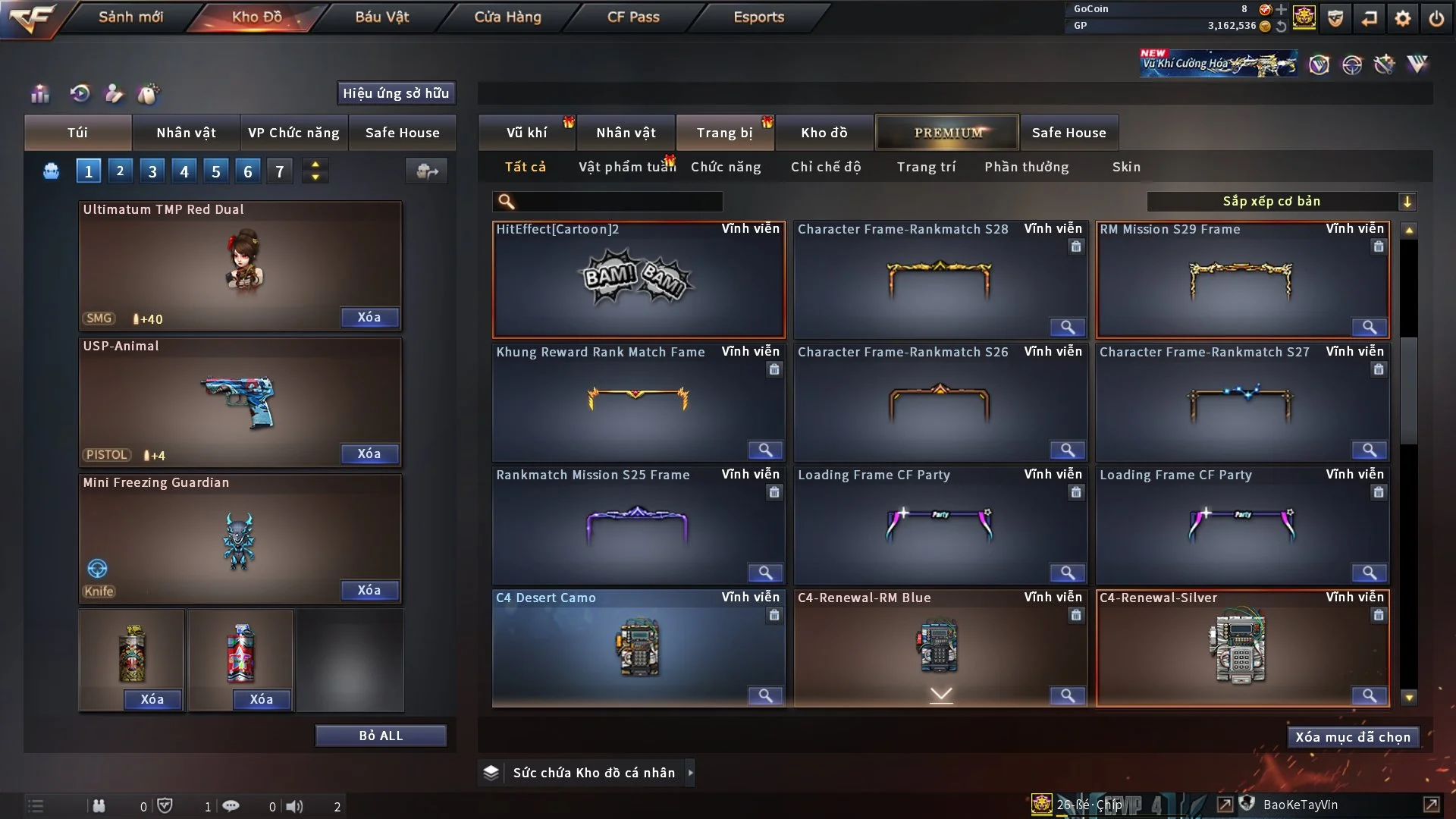
Task: Select the C4-Renewal-Silver item
Action: (1241, 648)
